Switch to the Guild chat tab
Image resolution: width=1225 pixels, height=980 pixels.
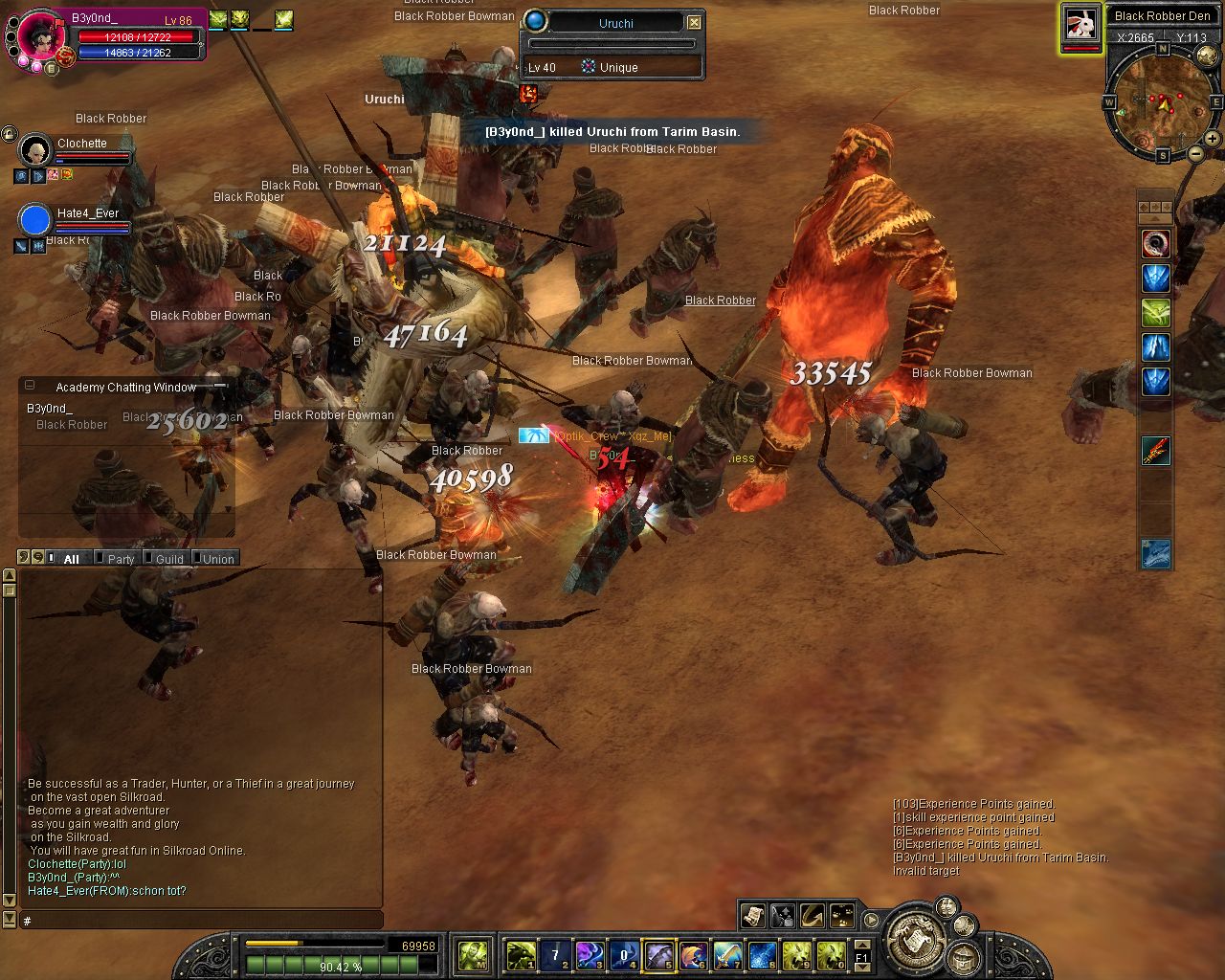click(x=169, y=559)
